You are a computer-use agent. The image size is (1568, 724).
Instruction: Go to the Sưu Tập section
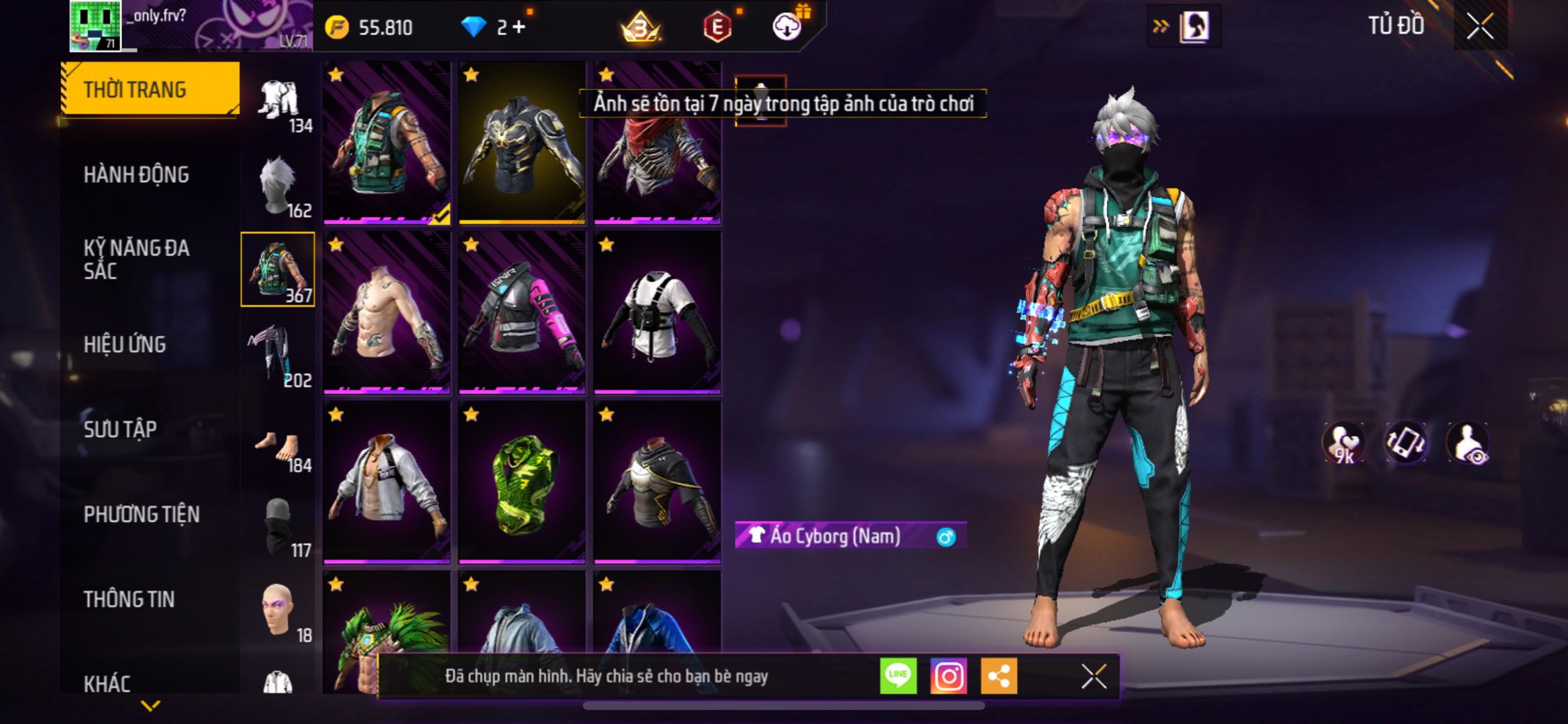pyautogui.click(x=120, y=429)
